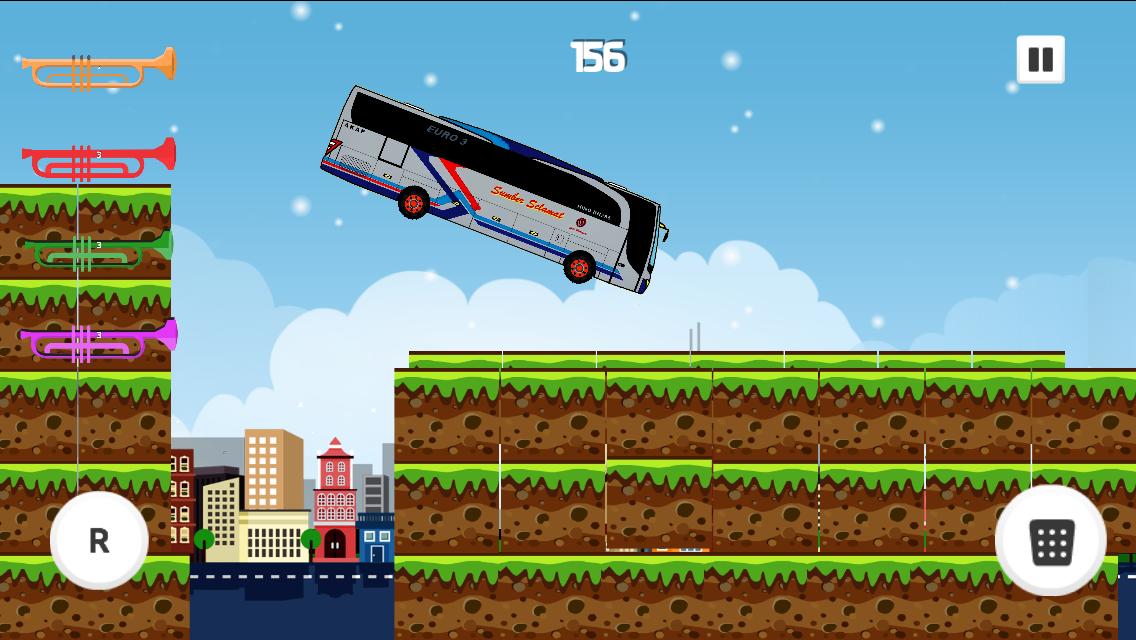The height and width of the screenshot is (640, 1136).
Task: Tap the R reverse button
Action: pos(99,540)
